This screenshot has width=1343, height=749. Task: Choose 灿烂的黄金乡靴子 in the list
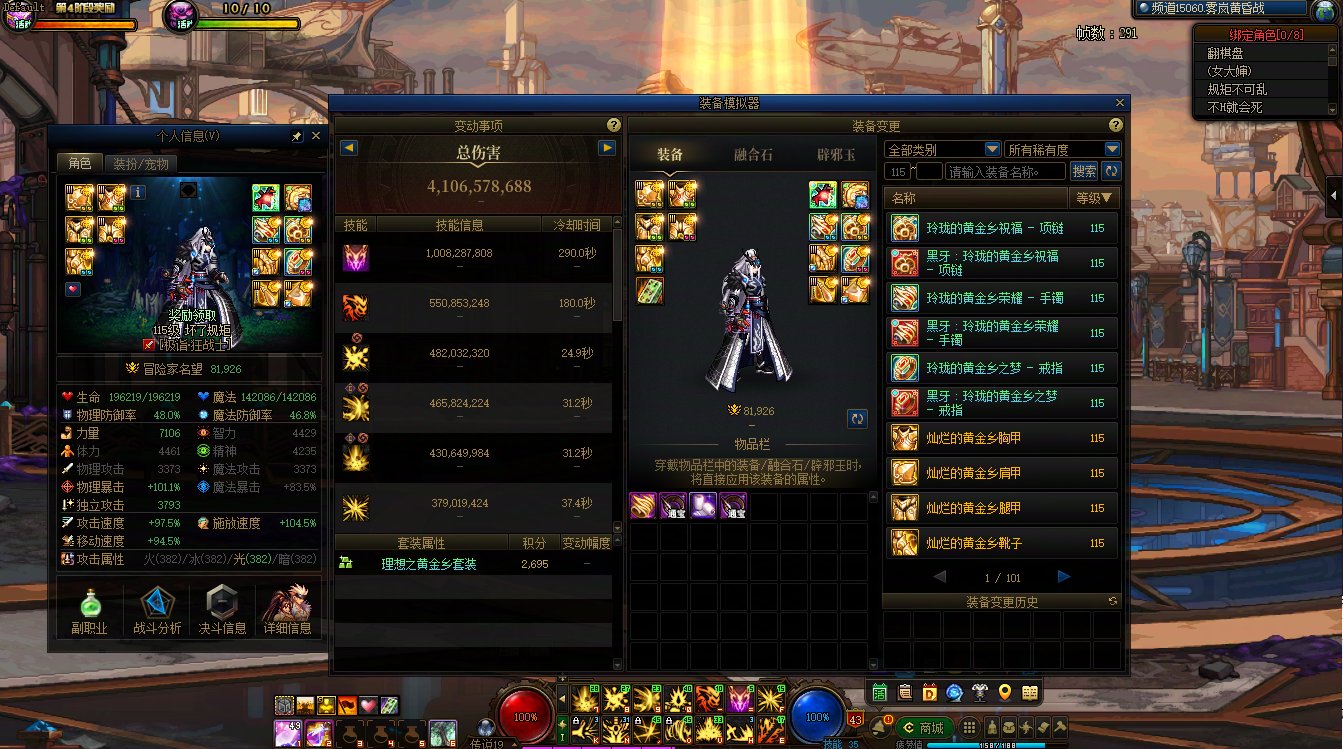1001,543
